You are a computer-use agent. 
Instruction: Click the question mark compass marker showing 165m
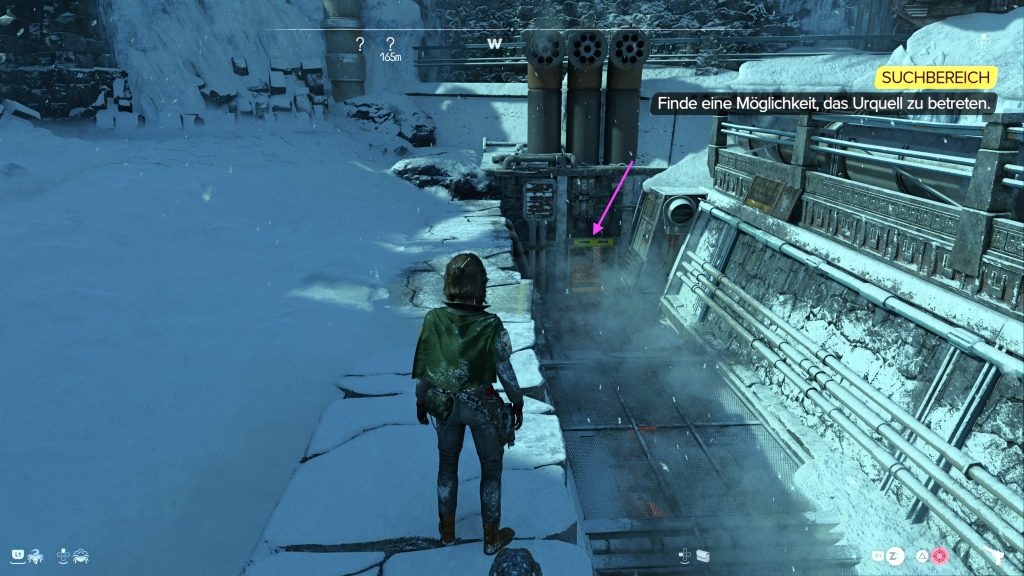click(x=390, y=44)
